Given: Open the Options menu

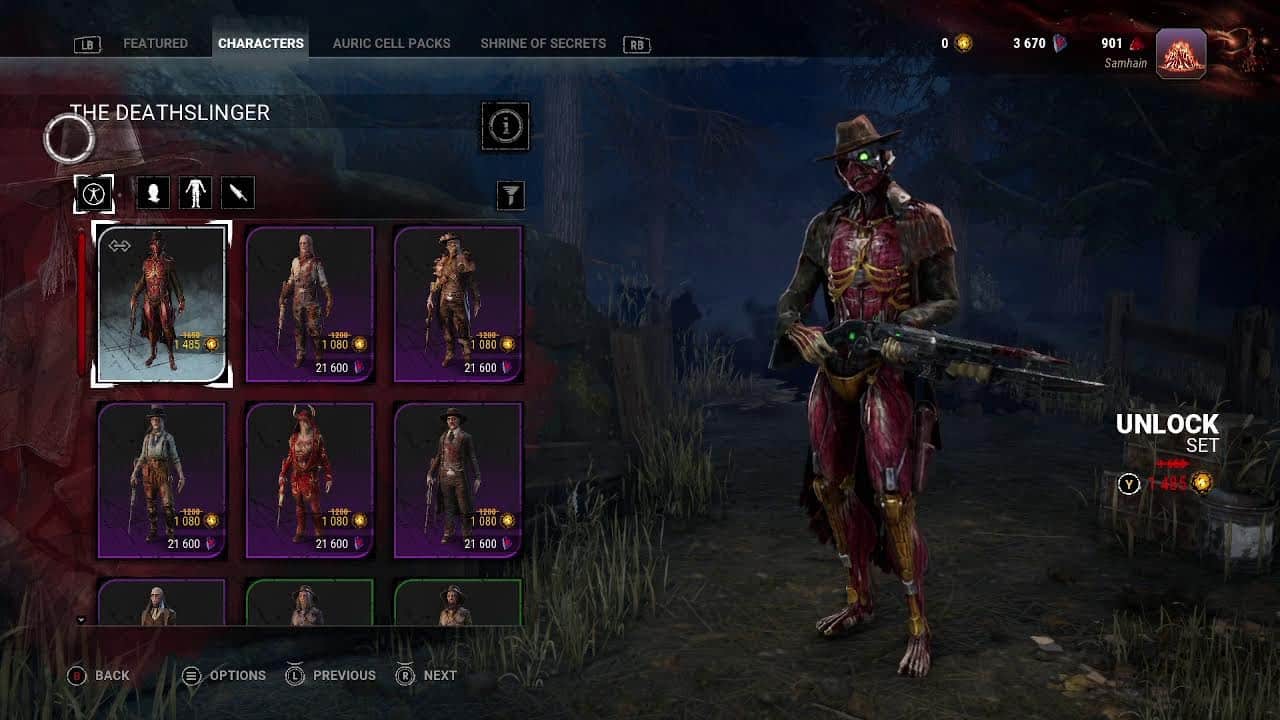Looking at the screenshot, I should point(224,676).
